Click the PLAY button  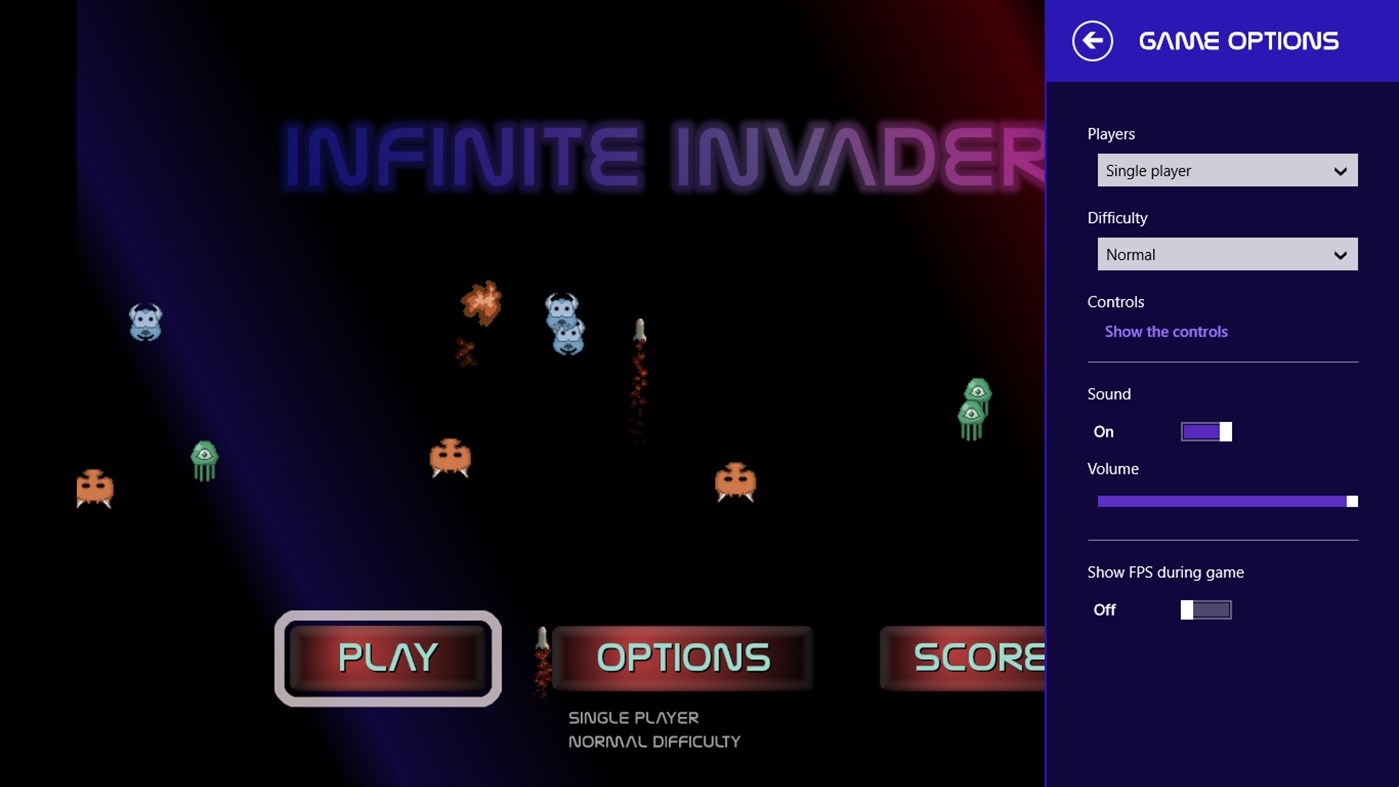pos(388,657)
